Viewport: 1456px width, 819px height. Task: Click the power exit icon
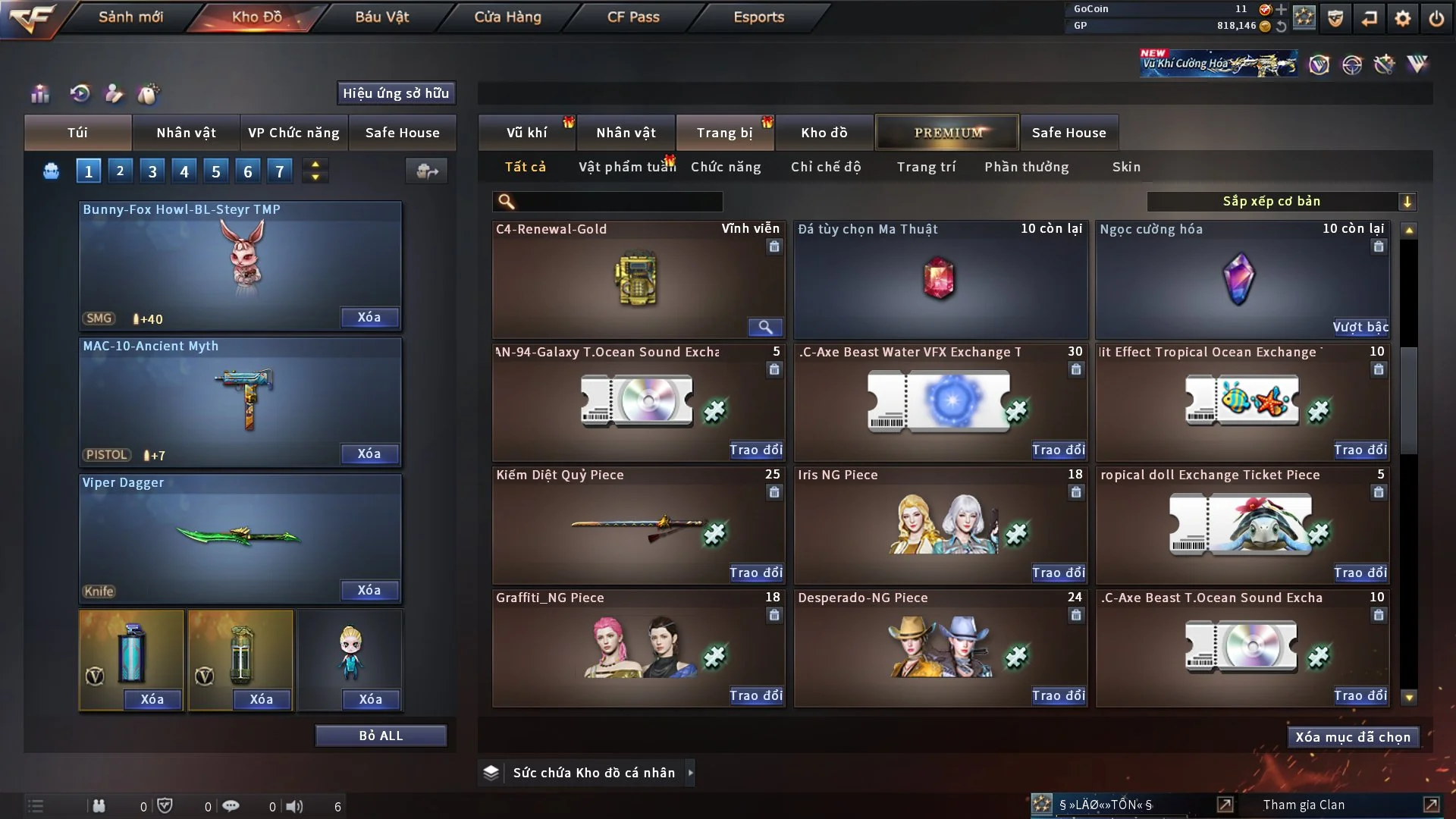click(x=1436, y=18)
